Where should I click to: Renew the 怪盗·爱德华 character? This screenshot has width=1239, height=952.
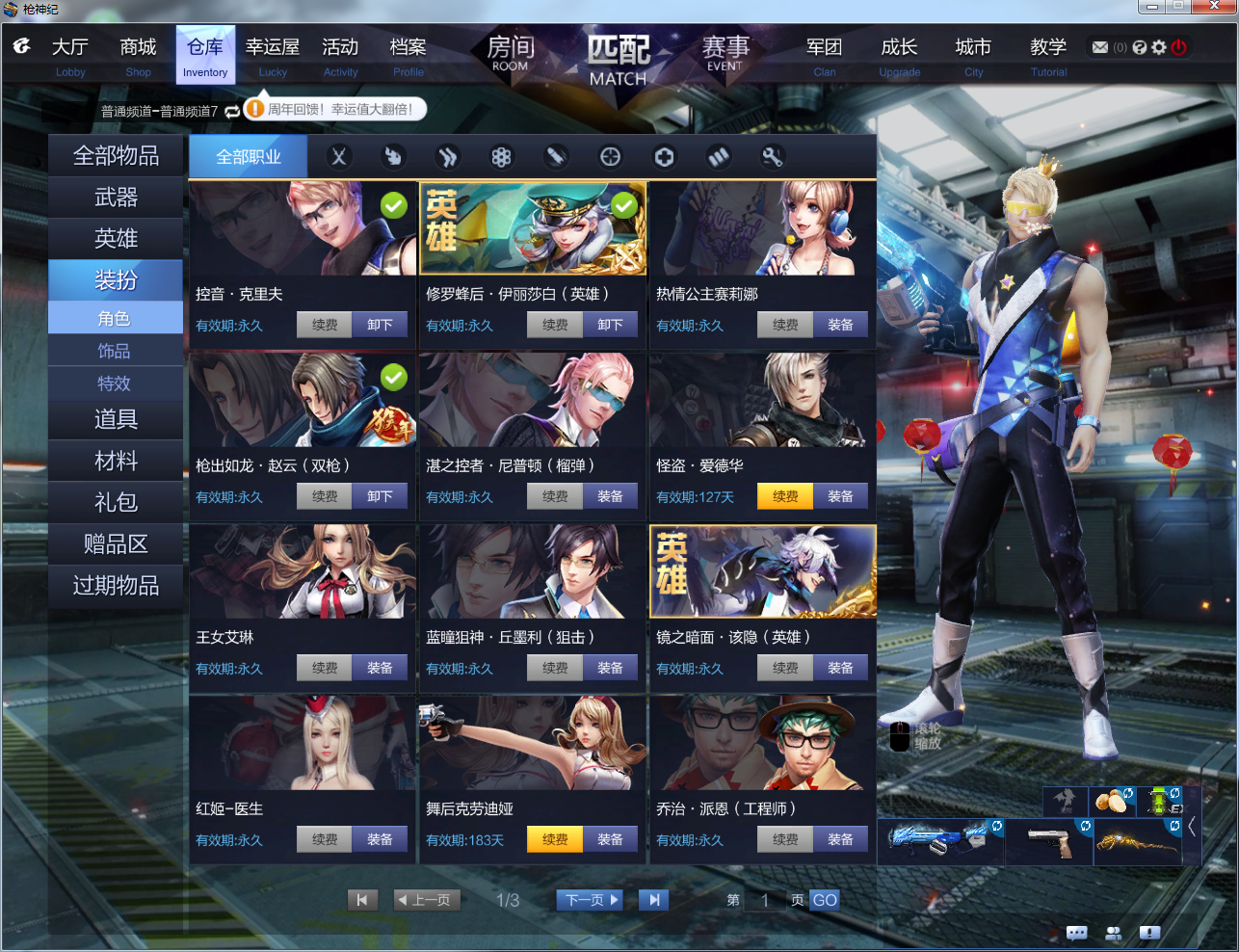(x=785, y=497)
